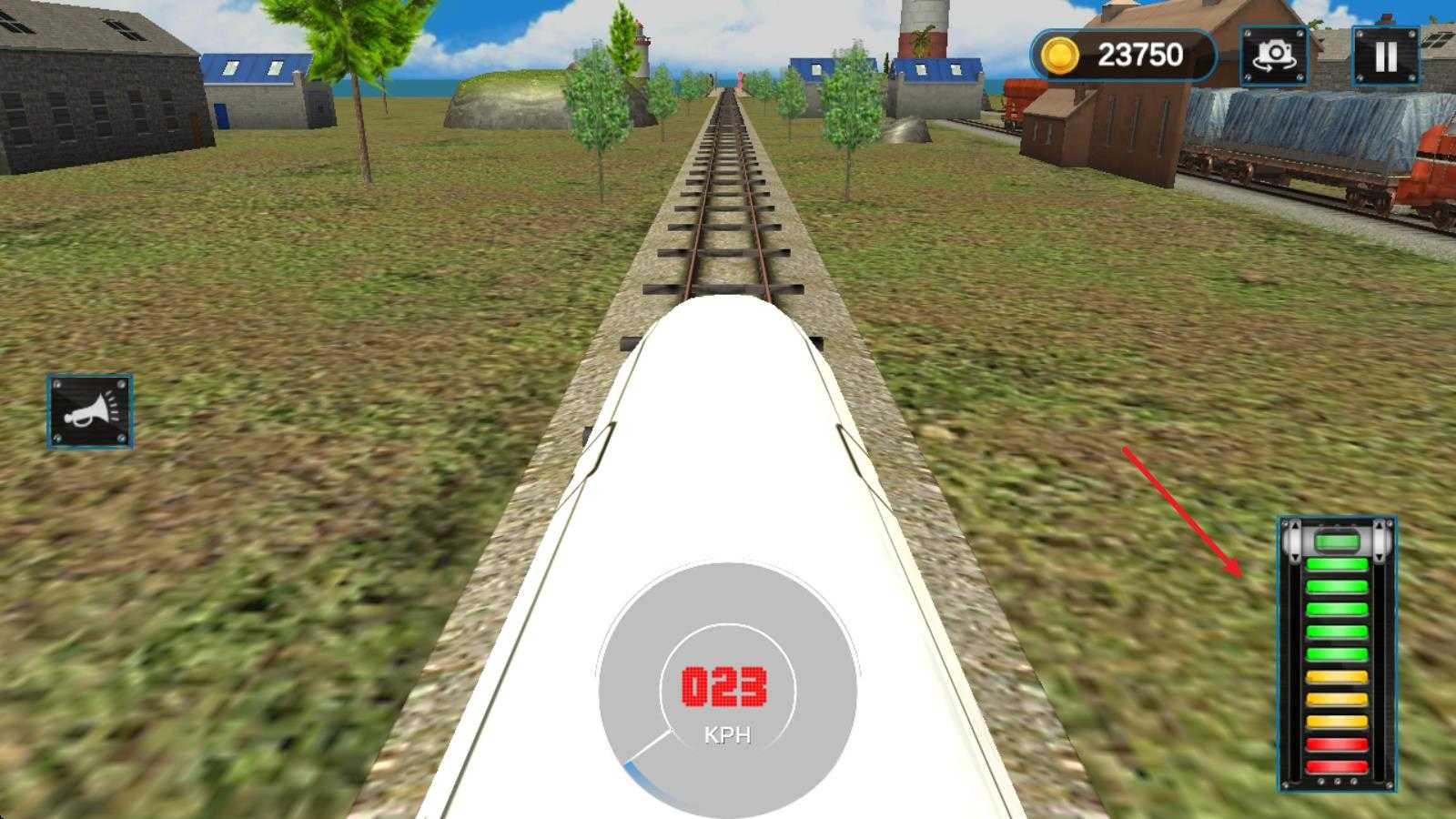Pause the game
Screen dimensions: 1456x819
tap(1385, 56)
